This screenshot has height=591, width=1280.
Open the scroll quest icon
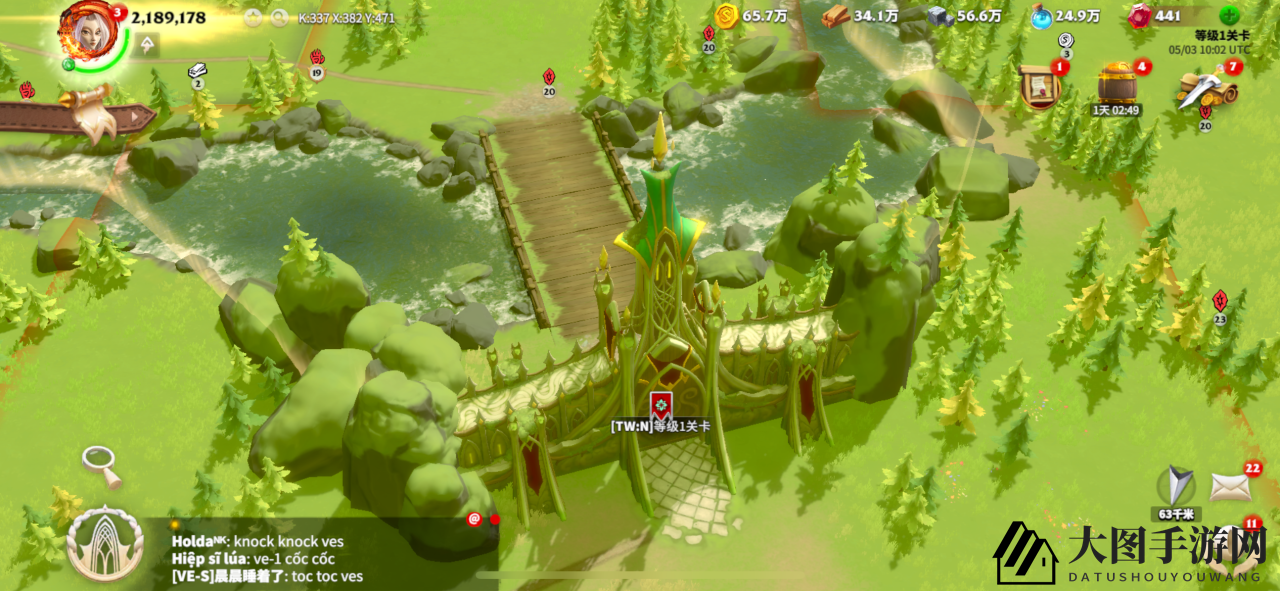(x=1041, y=86)
